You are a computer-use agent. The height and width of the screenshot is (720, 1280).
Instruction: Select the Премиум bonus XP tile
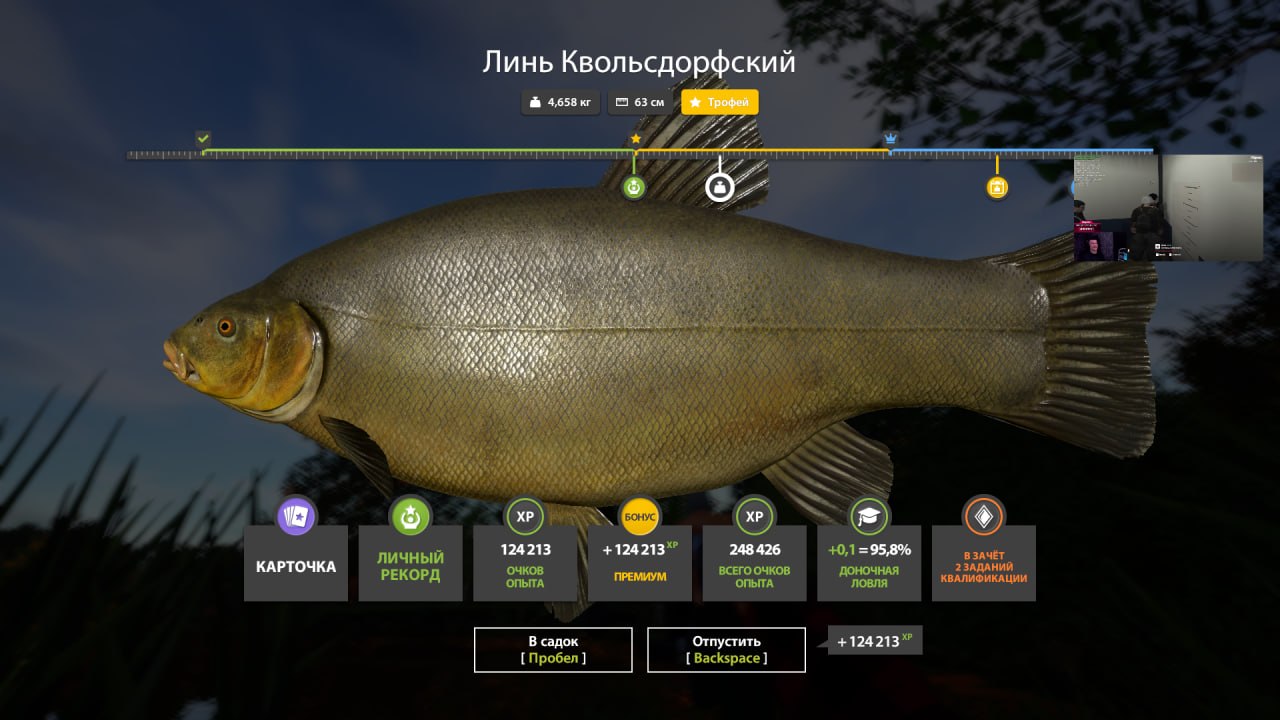point(639,564)
